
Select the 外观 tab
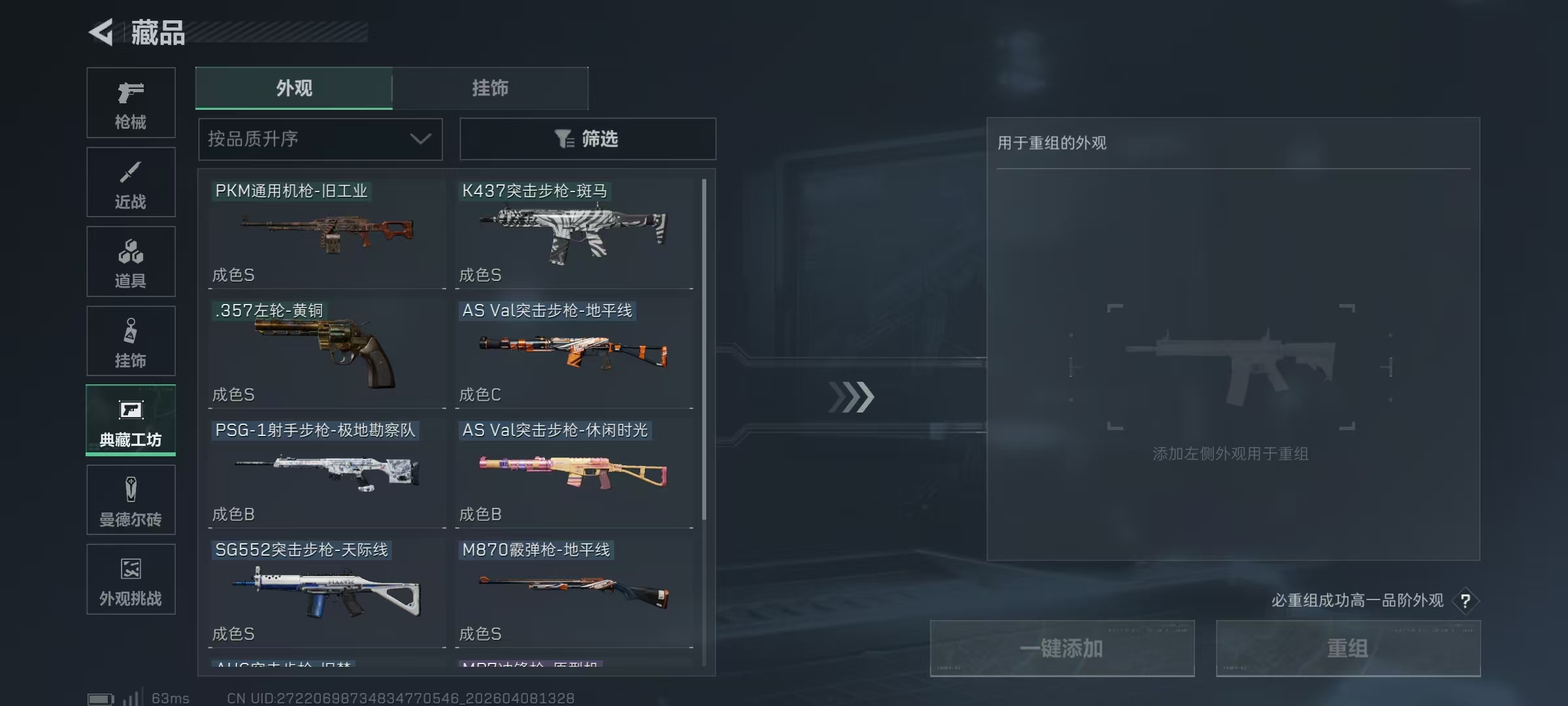point(294,89)
